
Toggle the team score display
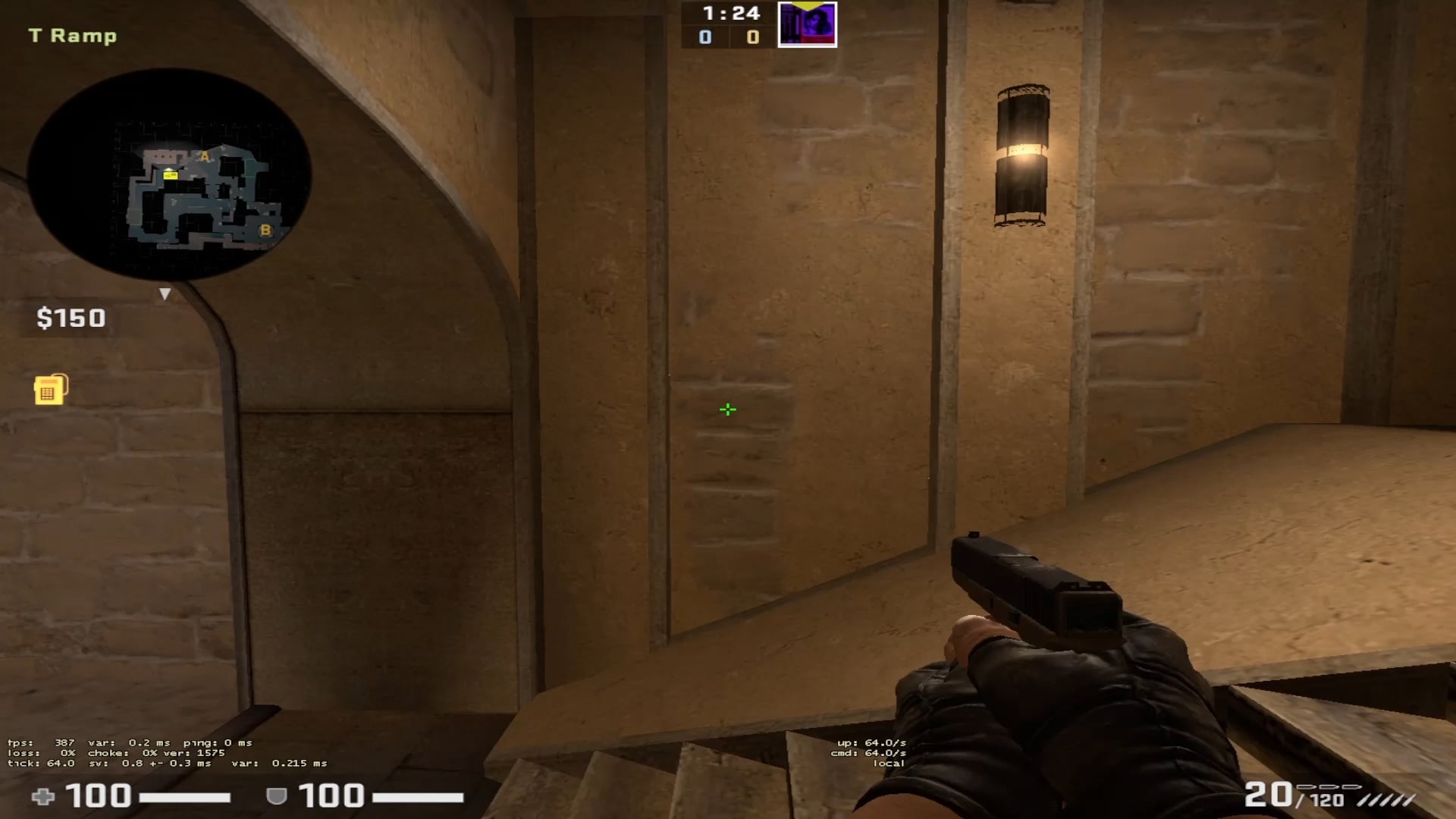(x=729, y=36)
